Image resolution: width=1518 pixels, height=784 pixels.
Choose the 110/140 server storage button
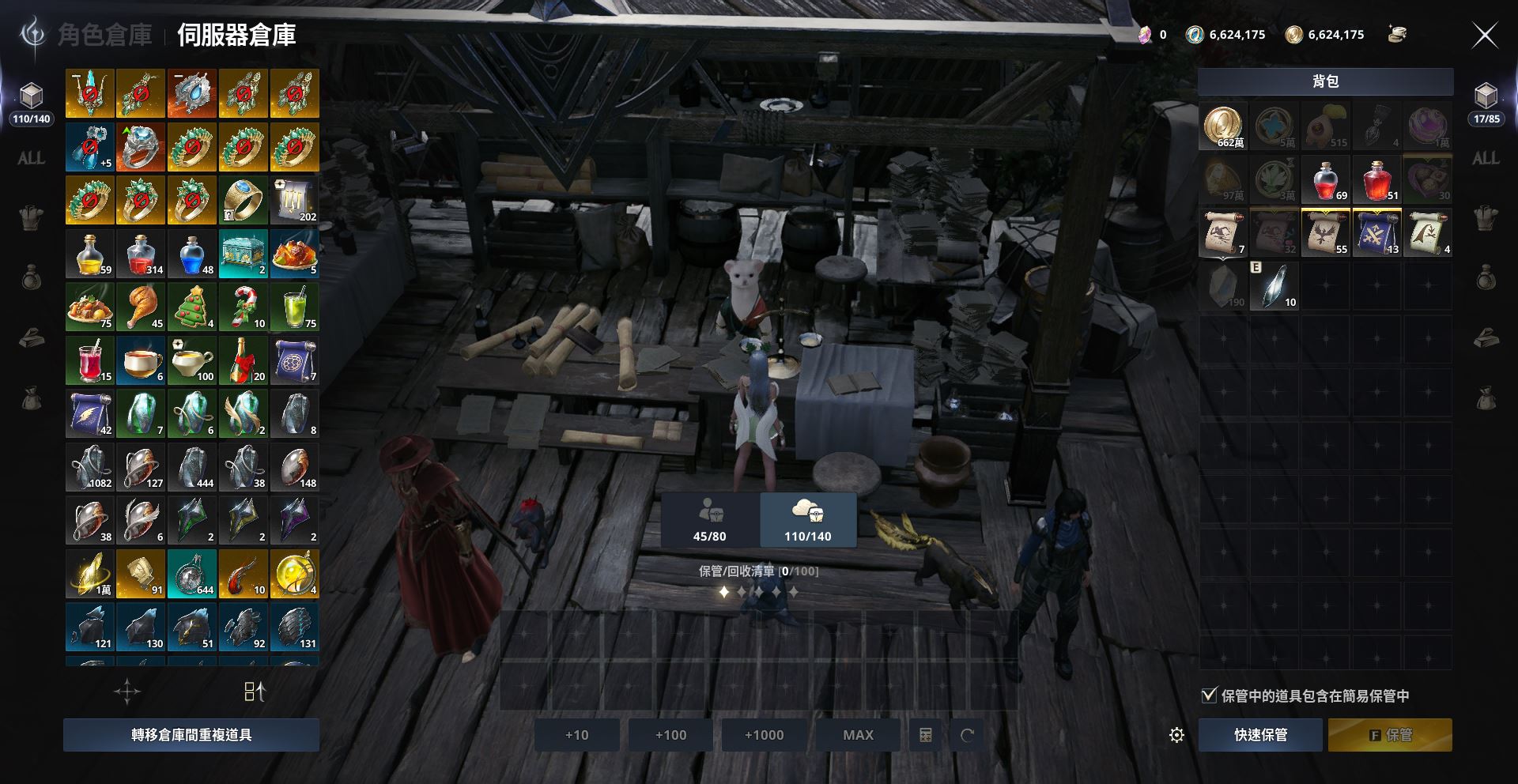pos(807,520)
